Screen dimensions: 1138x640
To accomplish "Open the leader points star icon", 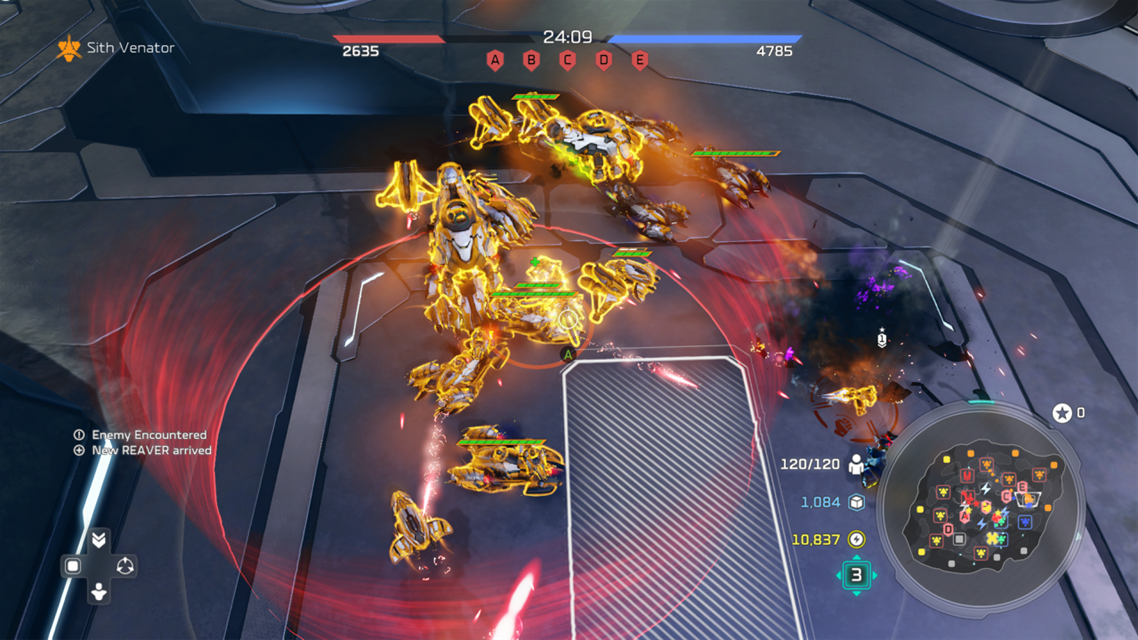I will (1062, 412).
